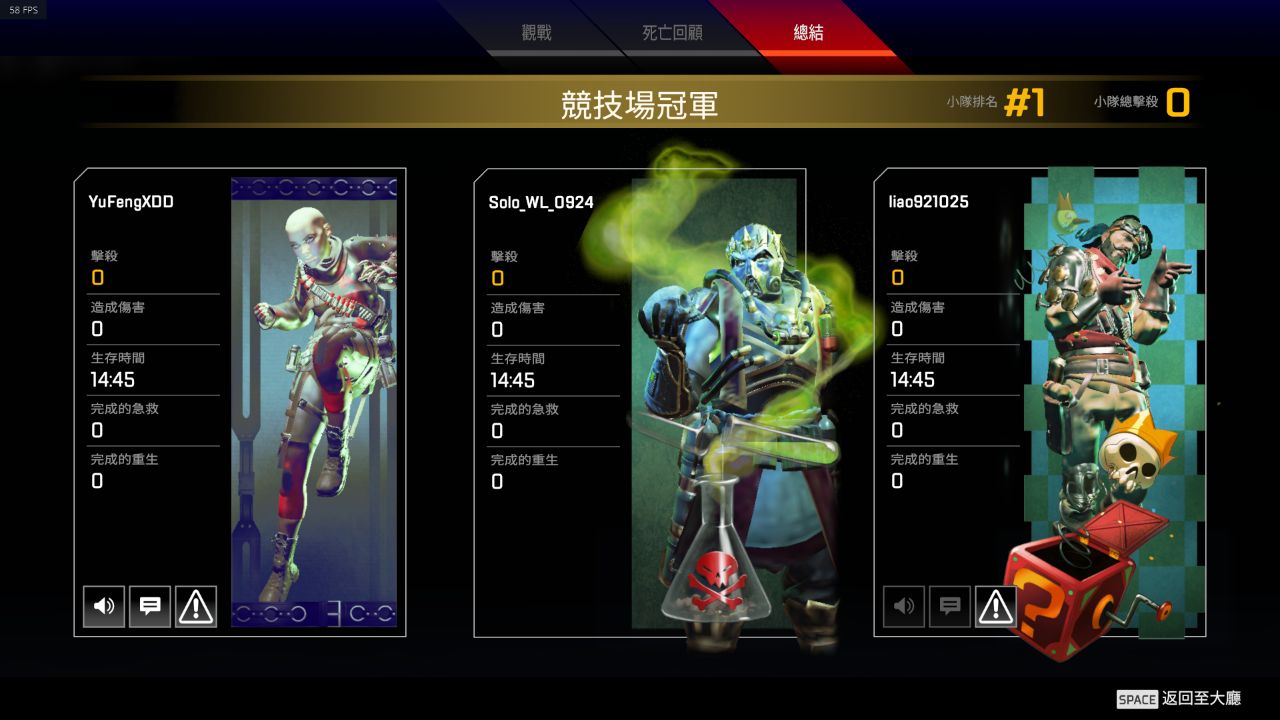Select Solo_WL_0924's Caustic banner card
This screenshot has height=720, width=1280.
coord(714,400)
